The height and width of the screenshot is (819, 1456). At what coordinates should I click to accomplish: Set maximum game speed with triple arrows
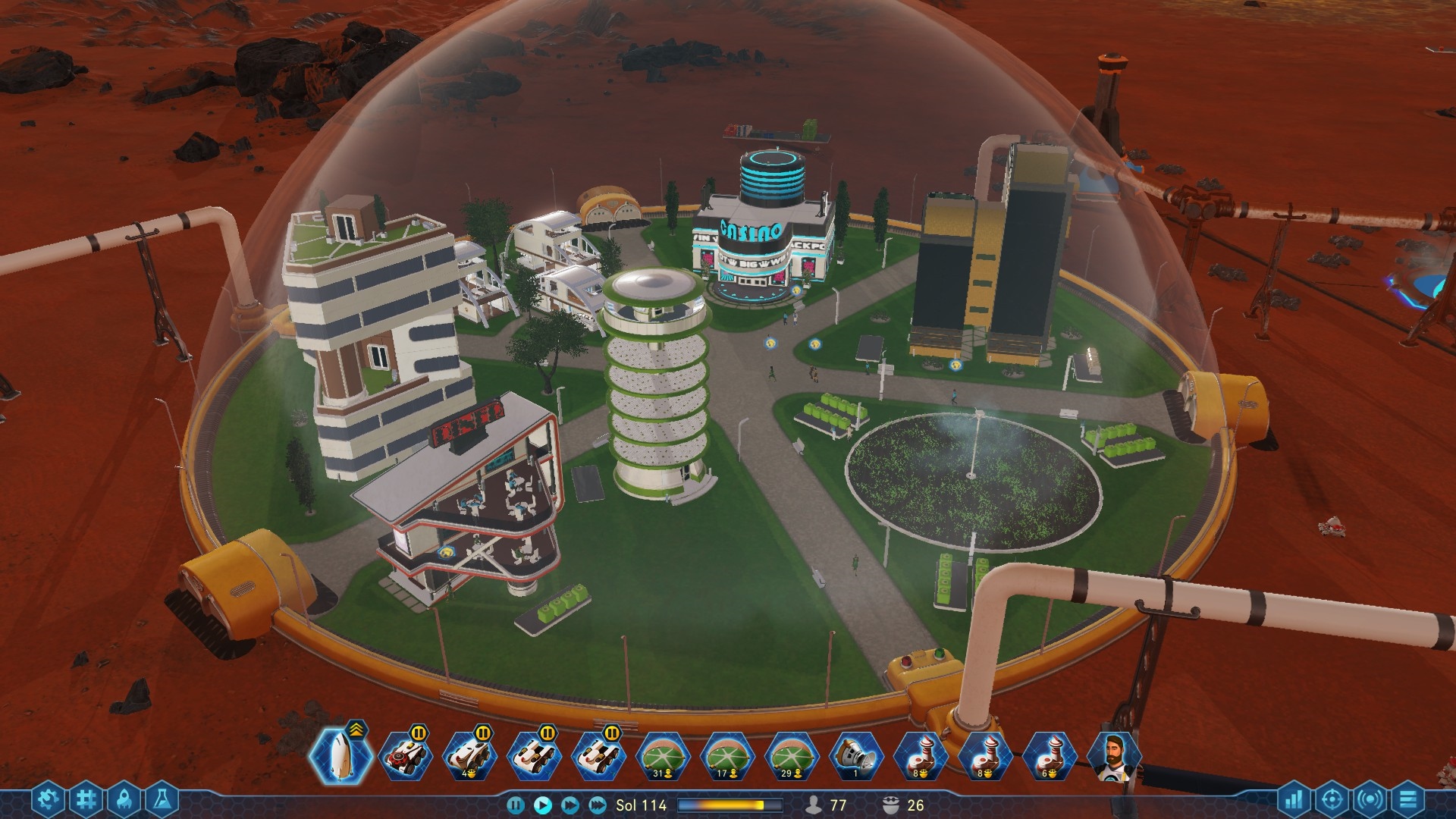595,806
